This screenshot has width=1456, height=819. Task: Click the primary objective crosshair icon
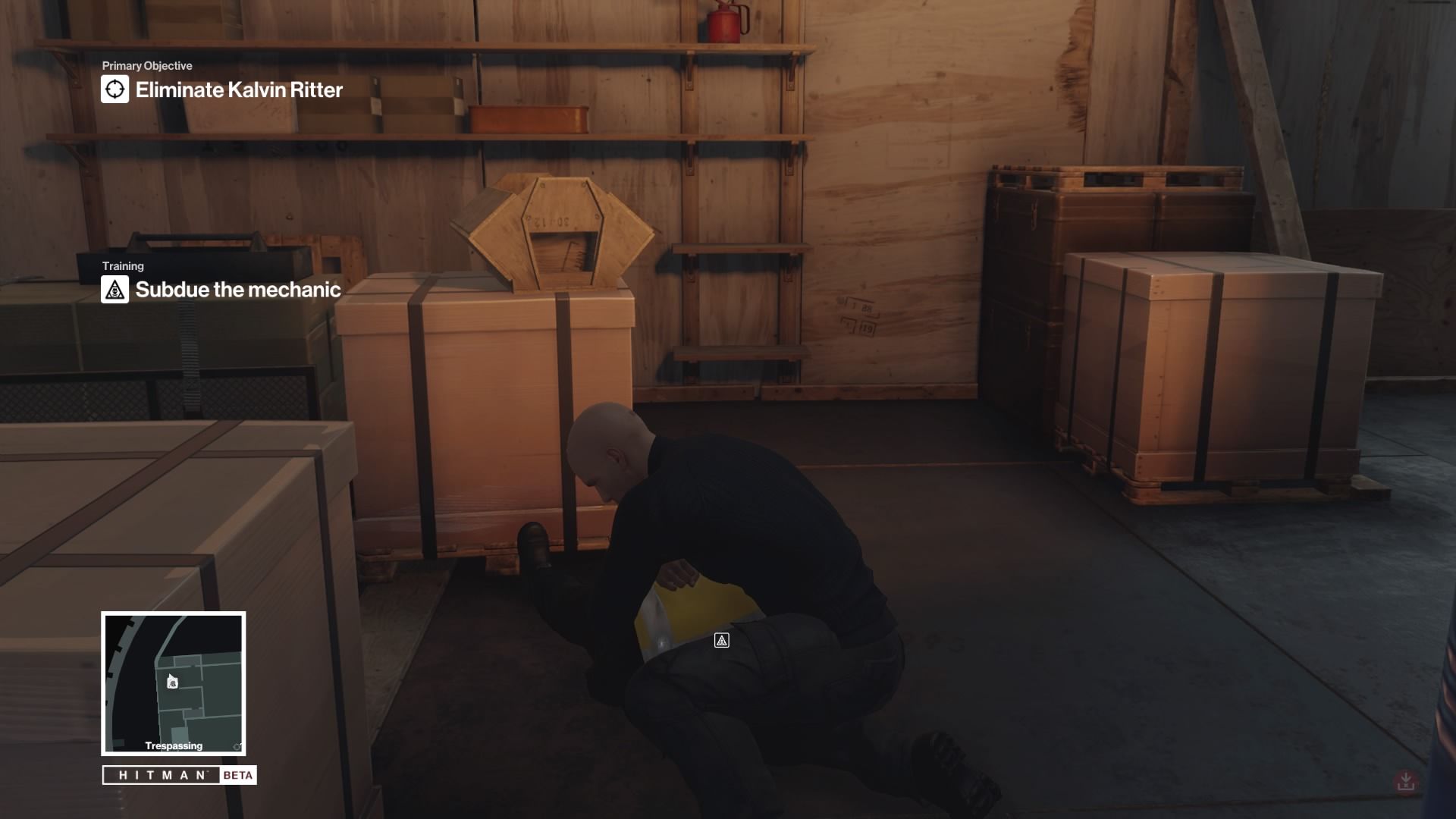[115, 89]
